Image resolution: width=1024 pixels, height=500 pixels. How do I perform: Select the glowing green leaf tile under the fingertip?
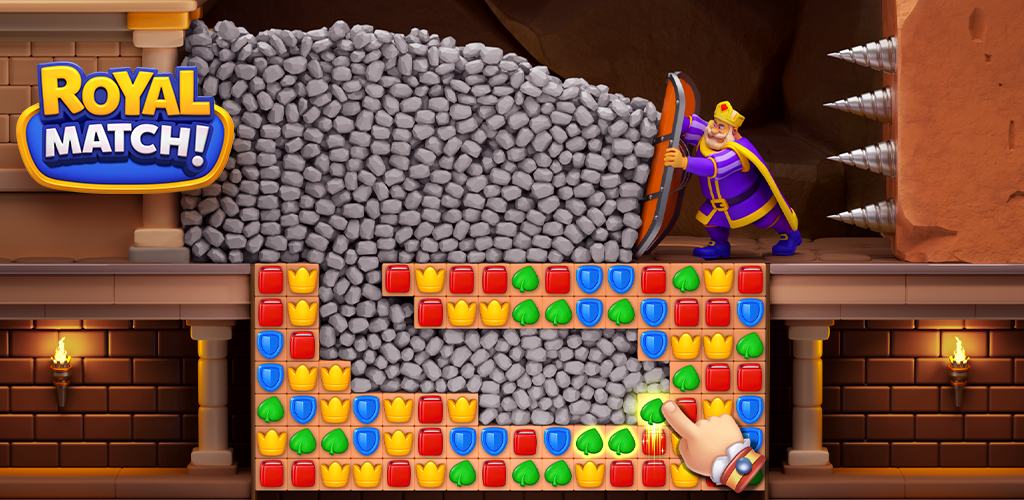tap(652, 408)
